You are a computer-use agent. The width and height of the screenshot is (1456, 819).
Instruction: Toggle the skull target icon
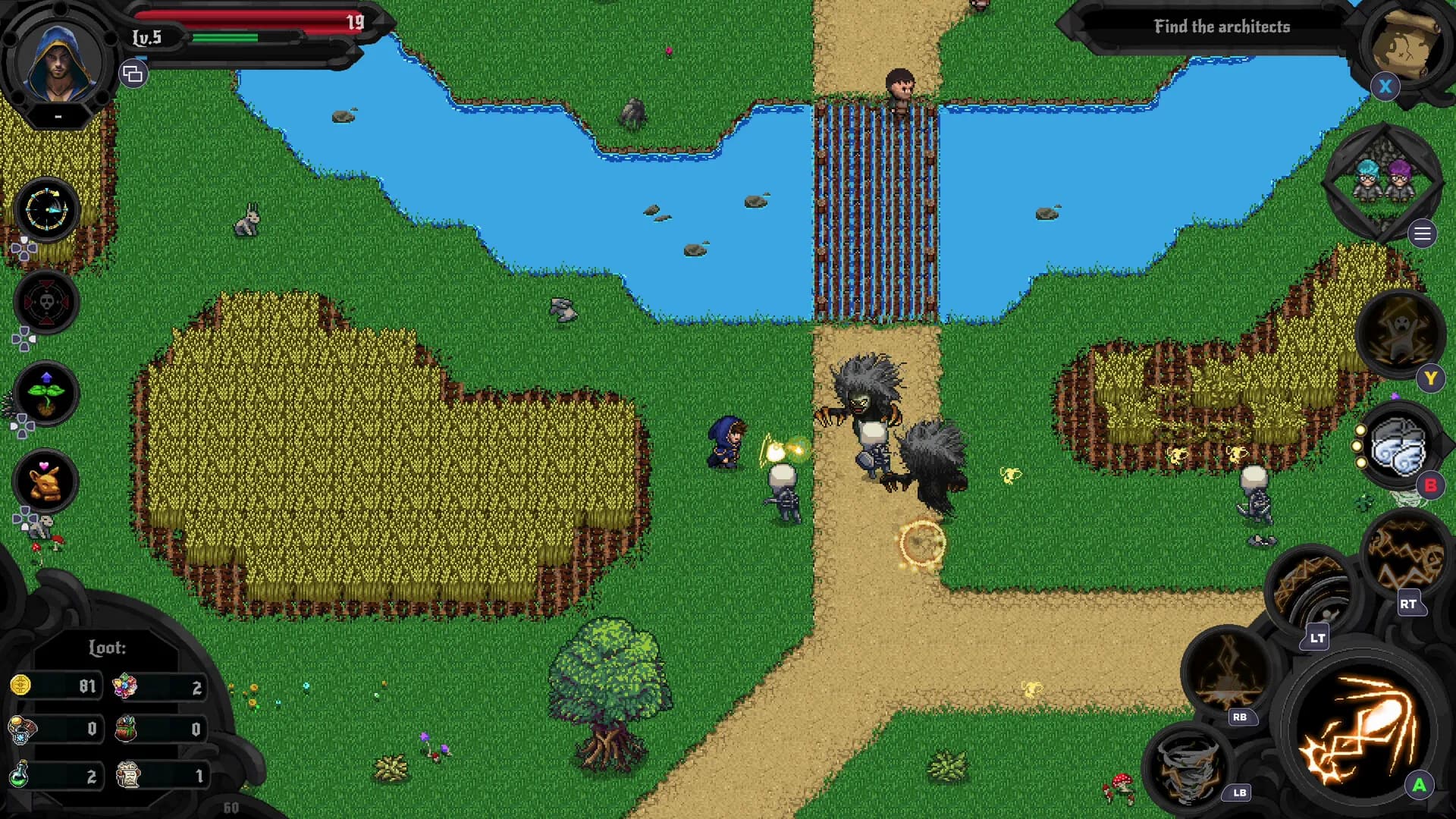[x=46, y=303]
